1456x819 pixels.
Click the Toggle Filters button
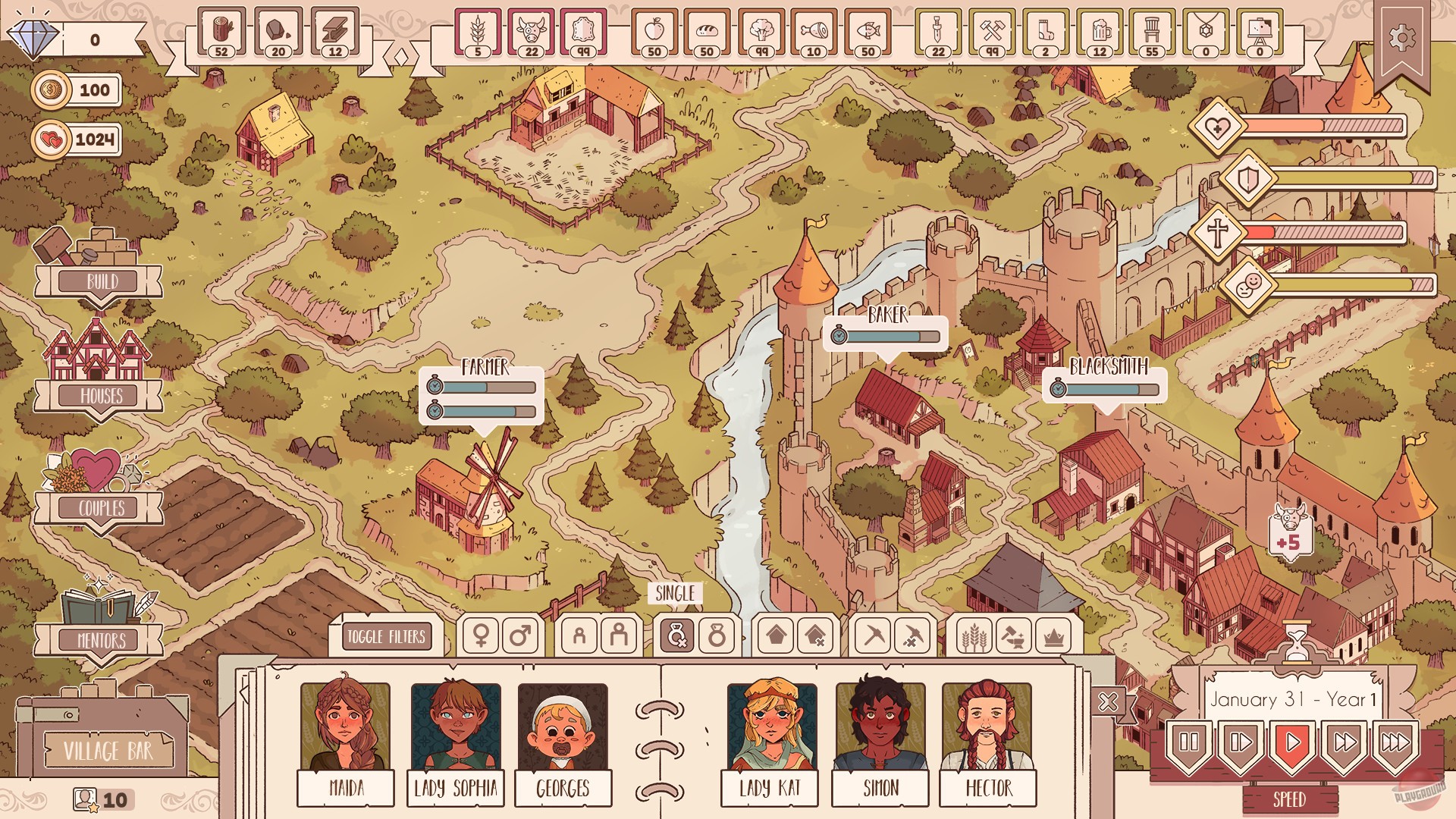[388, 637]
